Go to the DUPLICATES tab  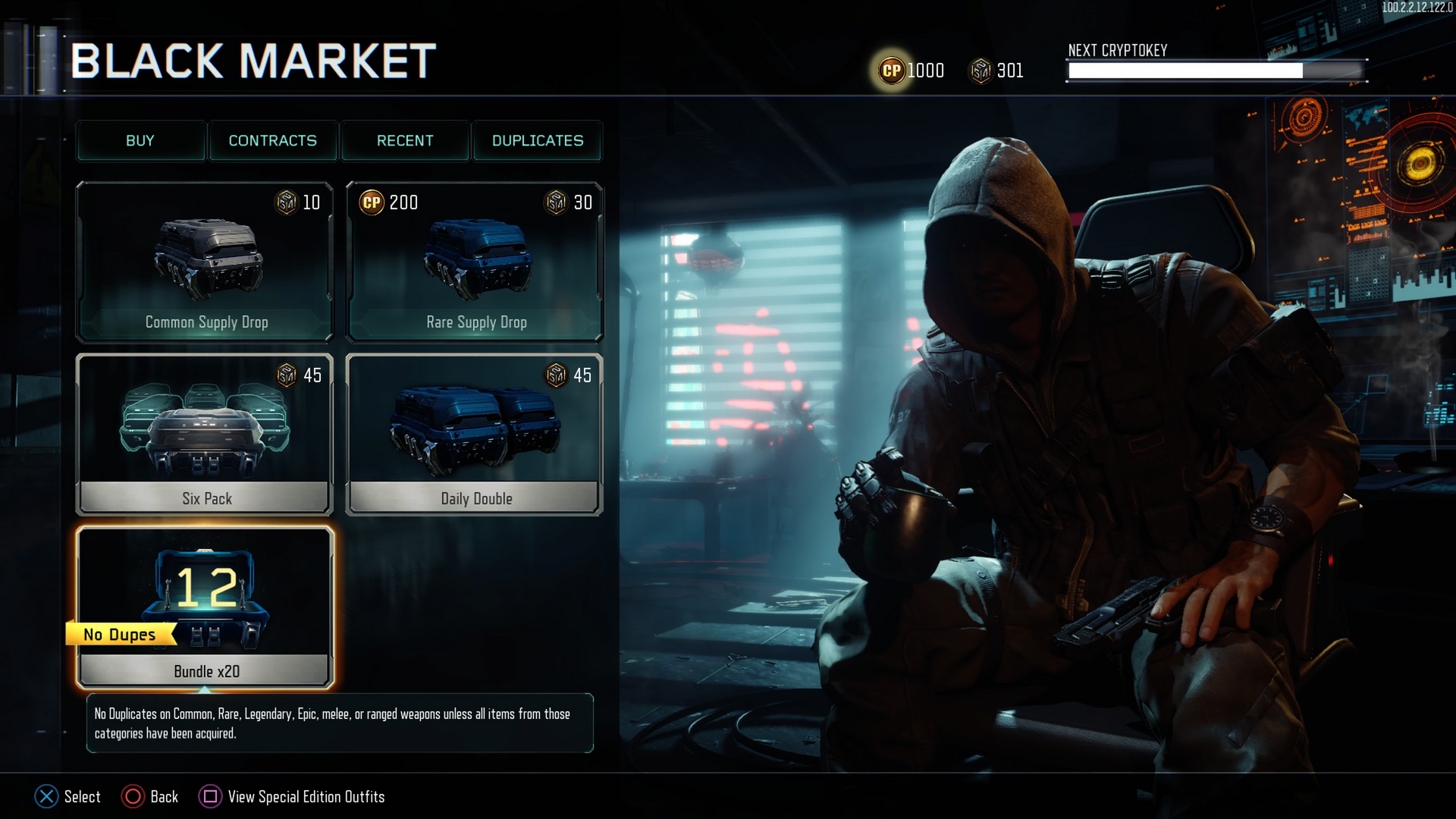tap(538, 140)
